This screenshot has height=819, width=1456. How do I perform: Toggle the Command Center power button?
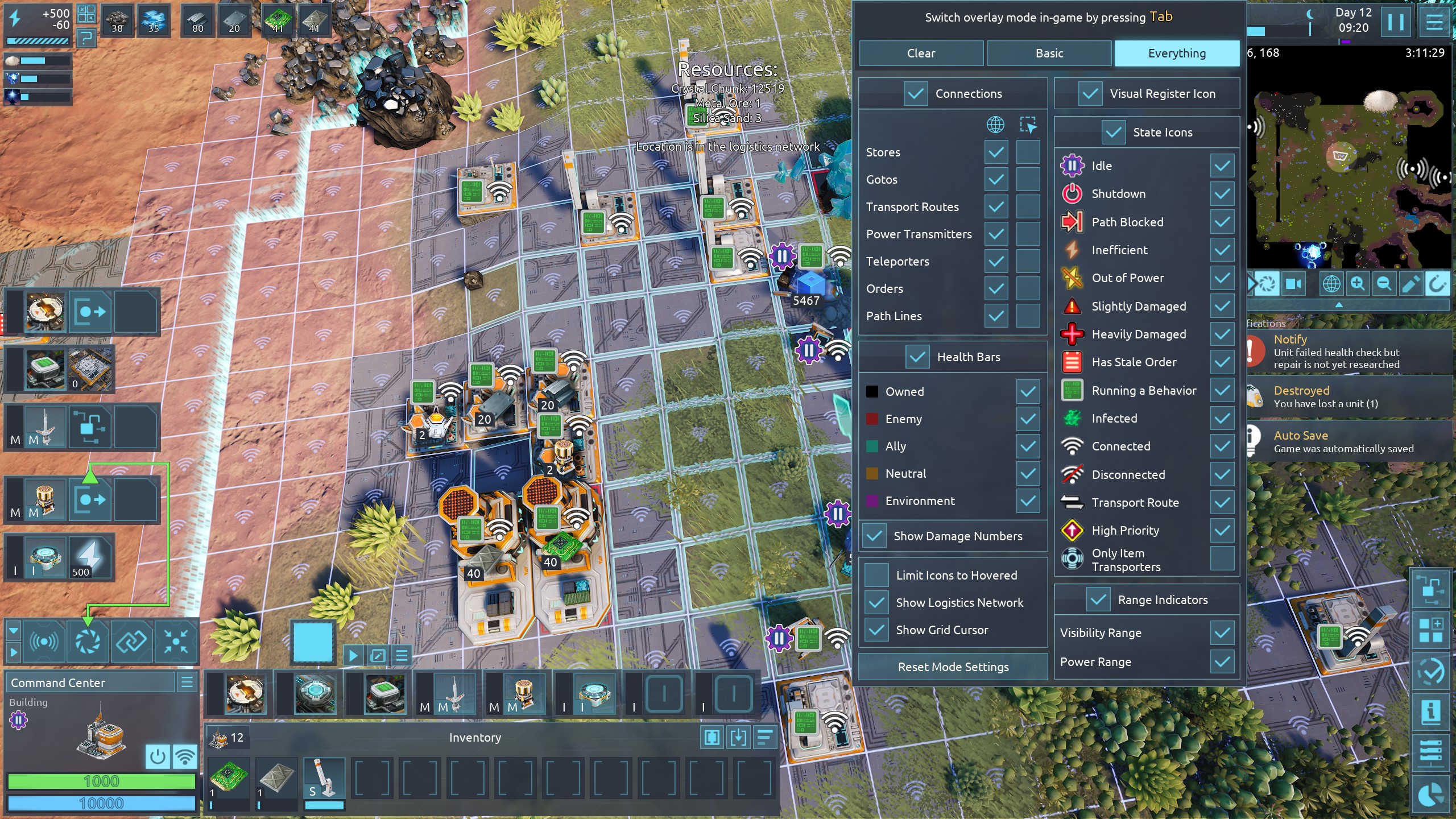pyautogui.click(x=158, y=757)
